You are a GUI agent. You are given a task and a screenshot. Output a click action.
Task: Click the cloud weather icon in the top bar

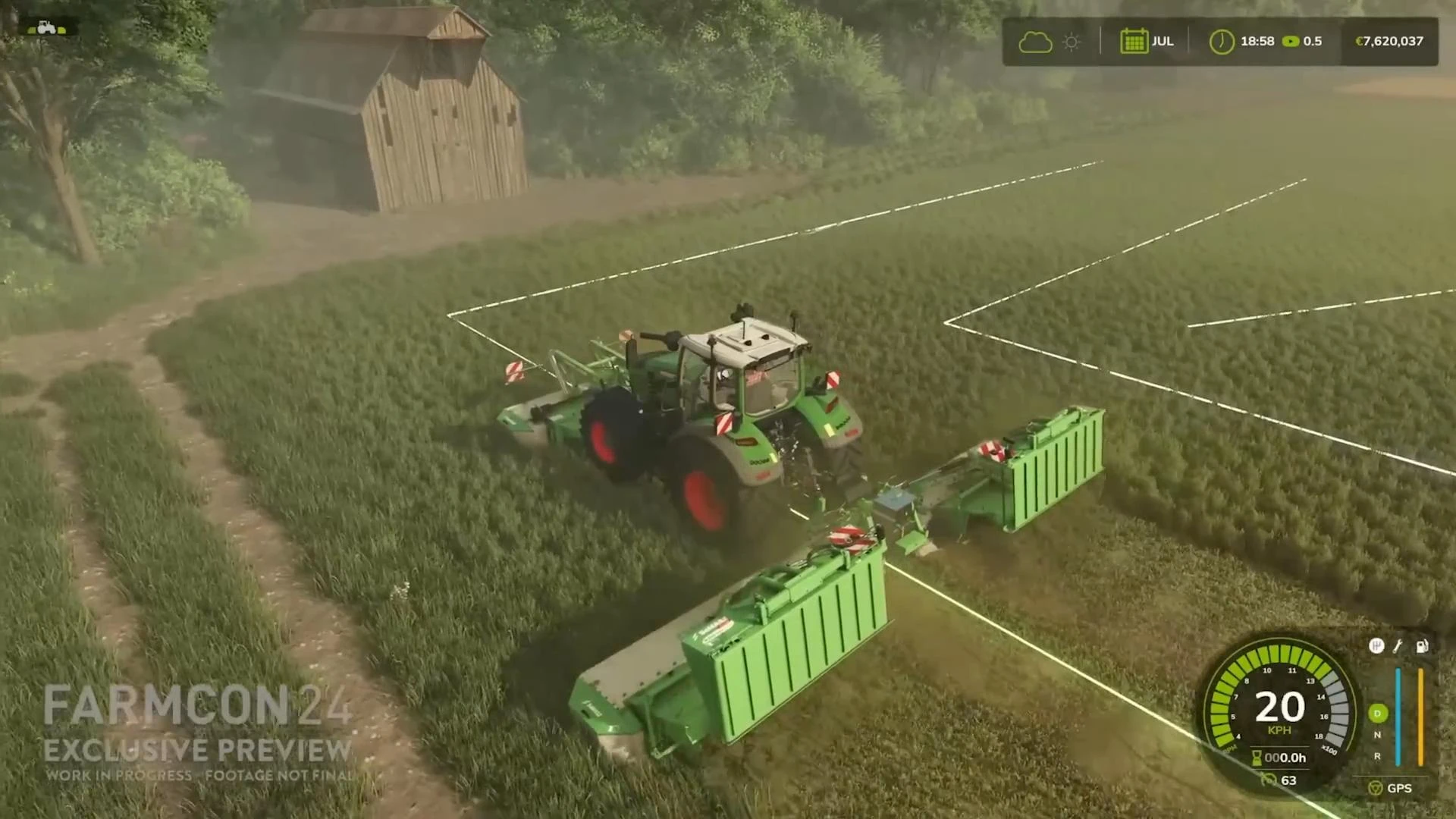(1037, 42)
